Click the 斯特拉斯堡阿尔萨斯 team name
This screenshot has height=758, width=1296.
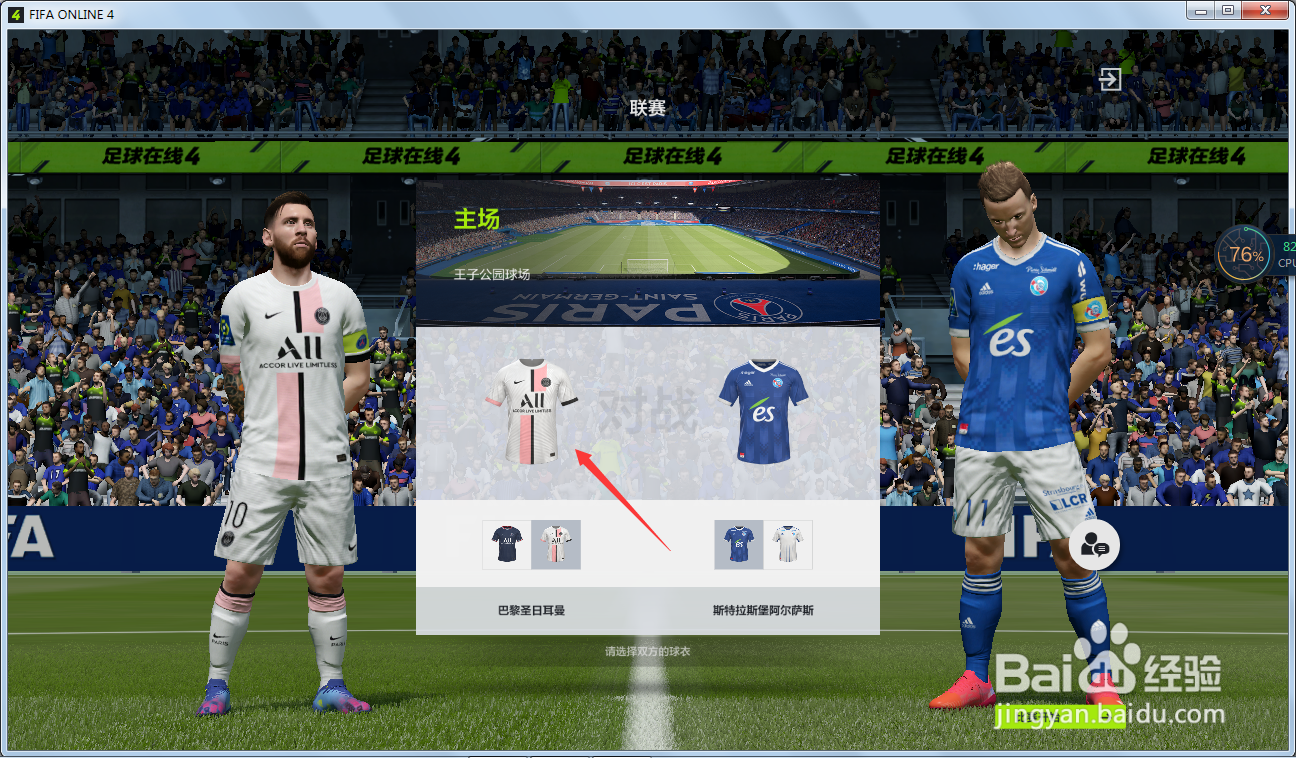(x=763, y=611)
